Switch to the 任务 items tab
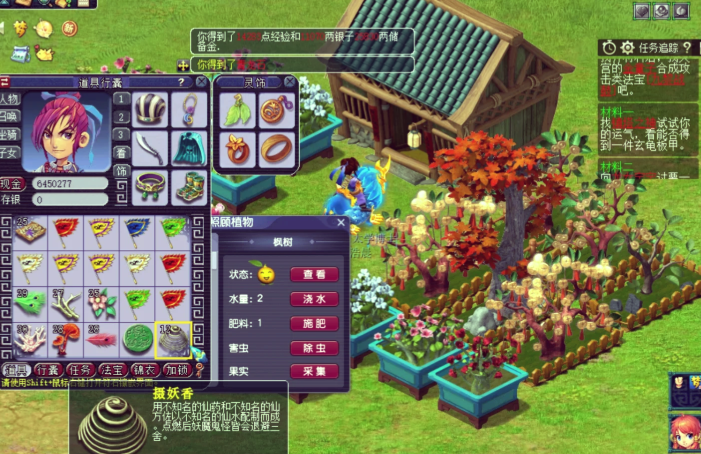Screen dimensions: 701x454 81,370
